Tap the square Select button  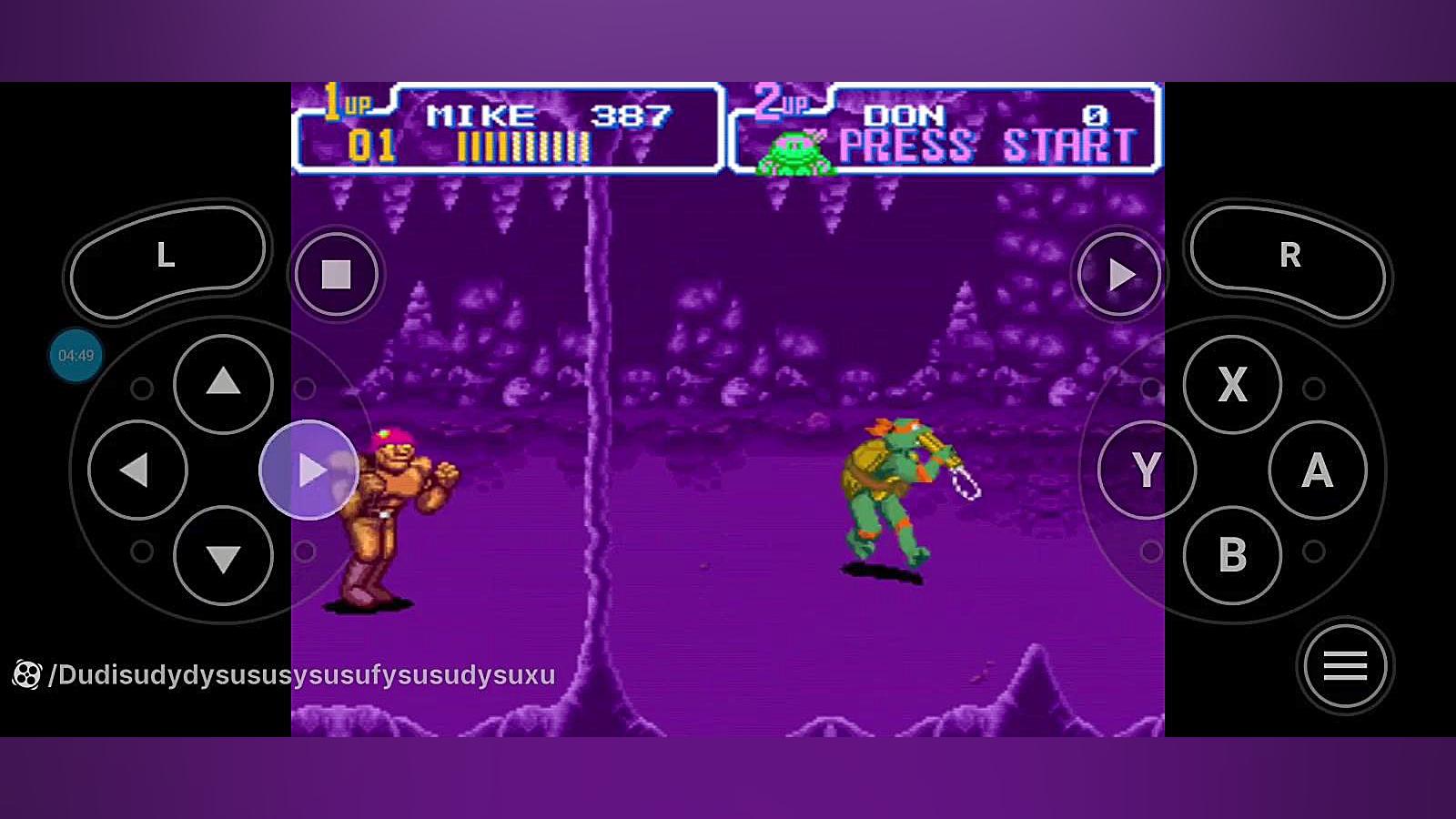pyautogui.click(x=336, y=274)
